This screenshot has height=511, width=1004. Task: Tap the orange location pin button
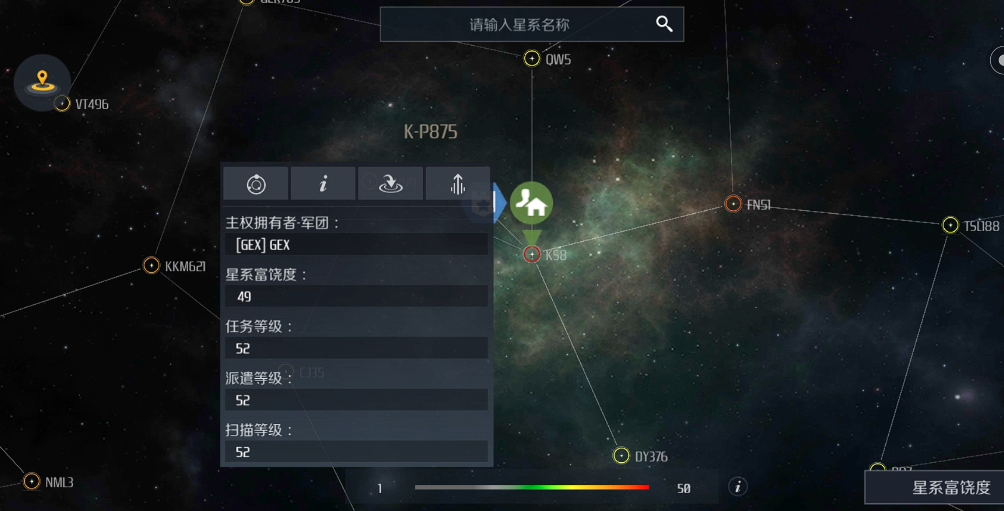pos(42,81)
